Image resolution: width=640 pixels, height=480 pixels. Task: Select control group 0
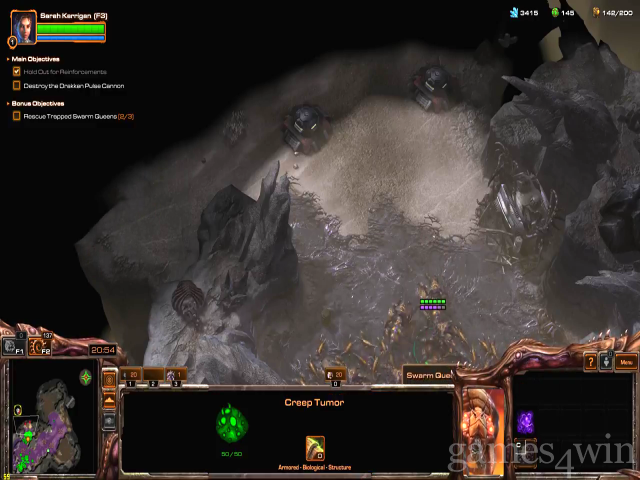point(336,377)
